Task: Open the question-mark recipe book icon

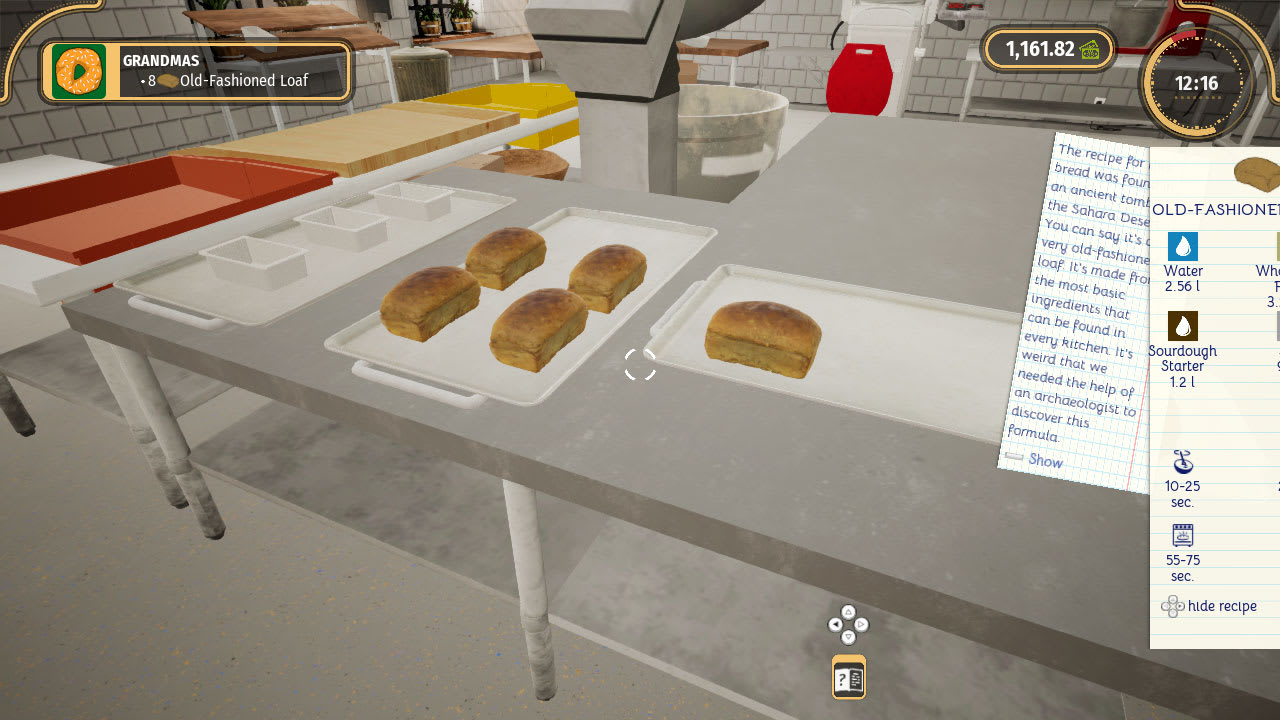Action: coord(847,677)
